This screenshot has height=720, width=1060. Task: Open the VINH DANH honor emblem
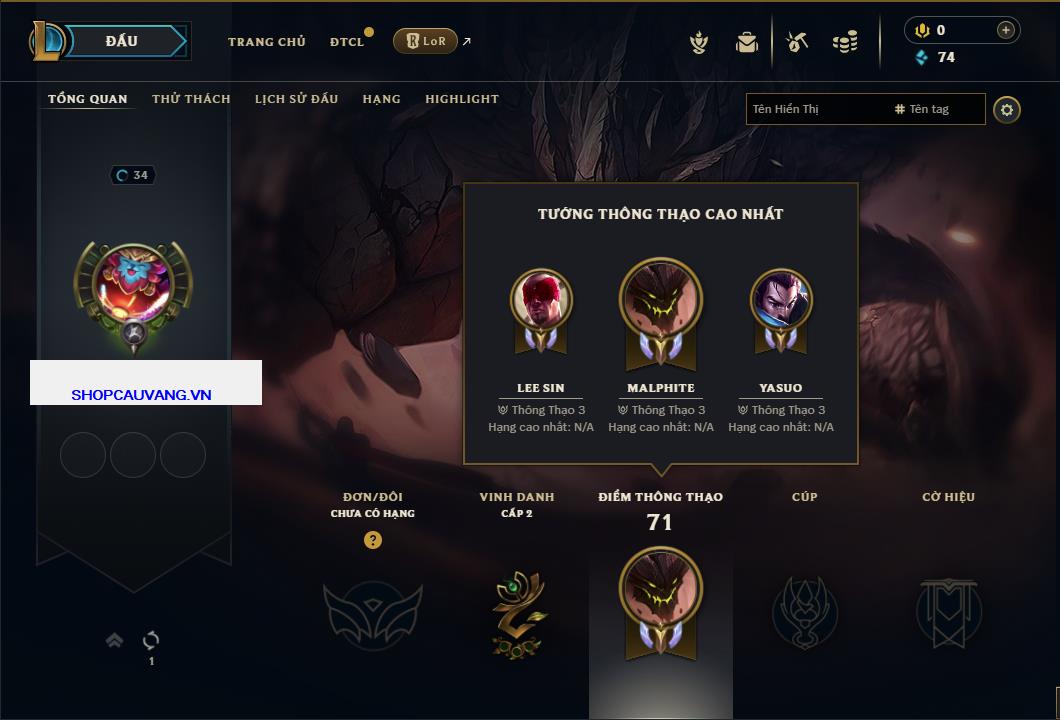tap(519, 612)
